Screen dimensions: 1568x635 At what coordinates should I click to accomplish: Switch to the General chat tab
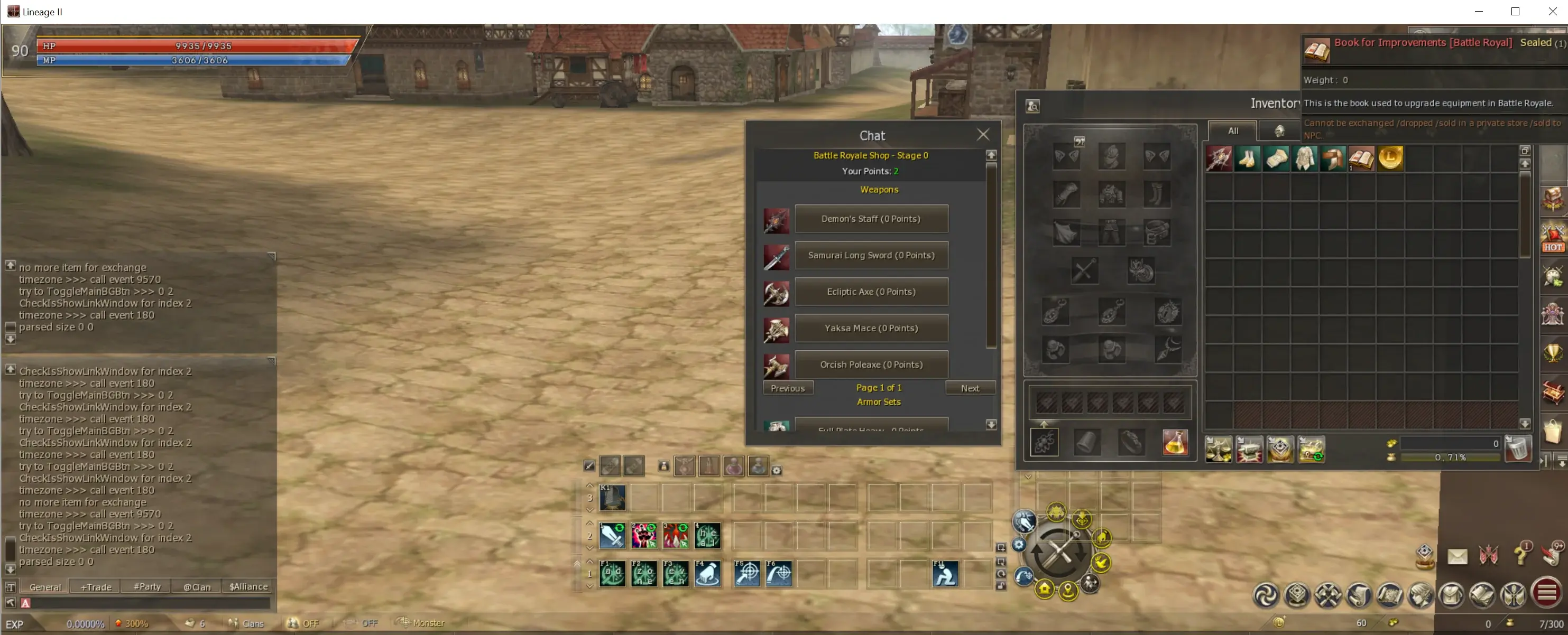click(x=45, y=587)
